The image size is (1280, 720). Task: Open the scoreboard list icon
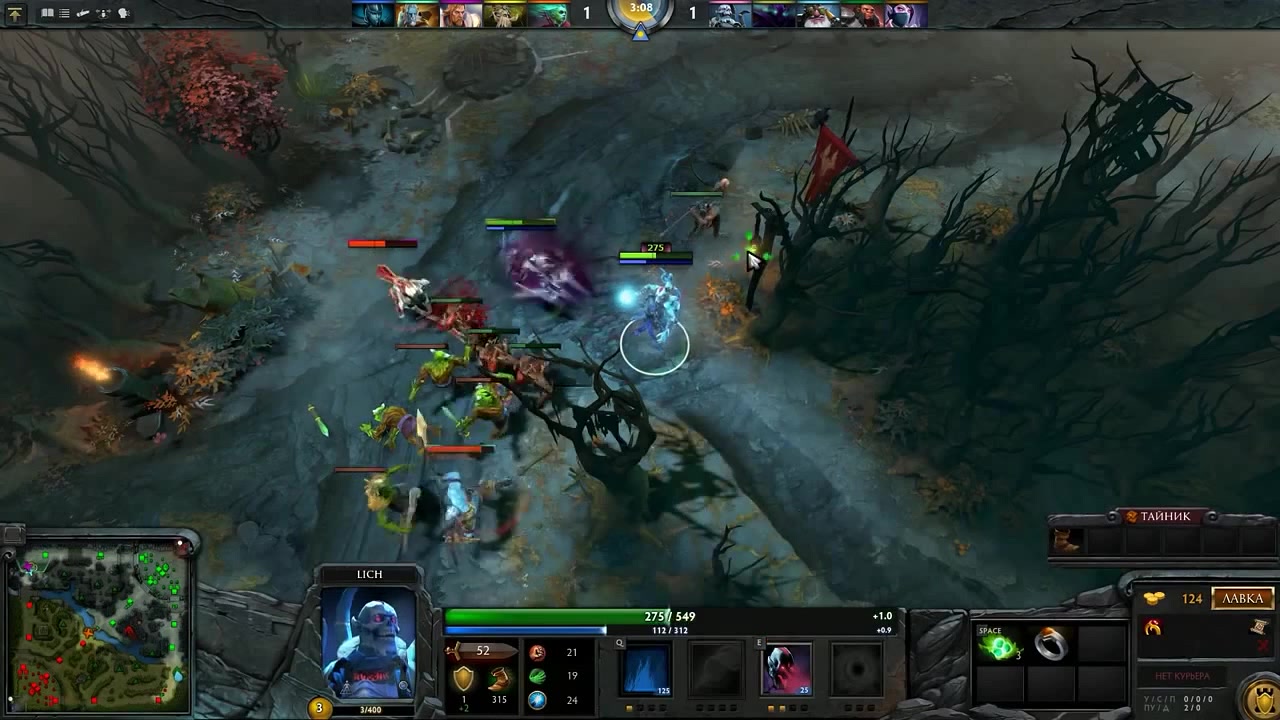[x=65, y=14]
